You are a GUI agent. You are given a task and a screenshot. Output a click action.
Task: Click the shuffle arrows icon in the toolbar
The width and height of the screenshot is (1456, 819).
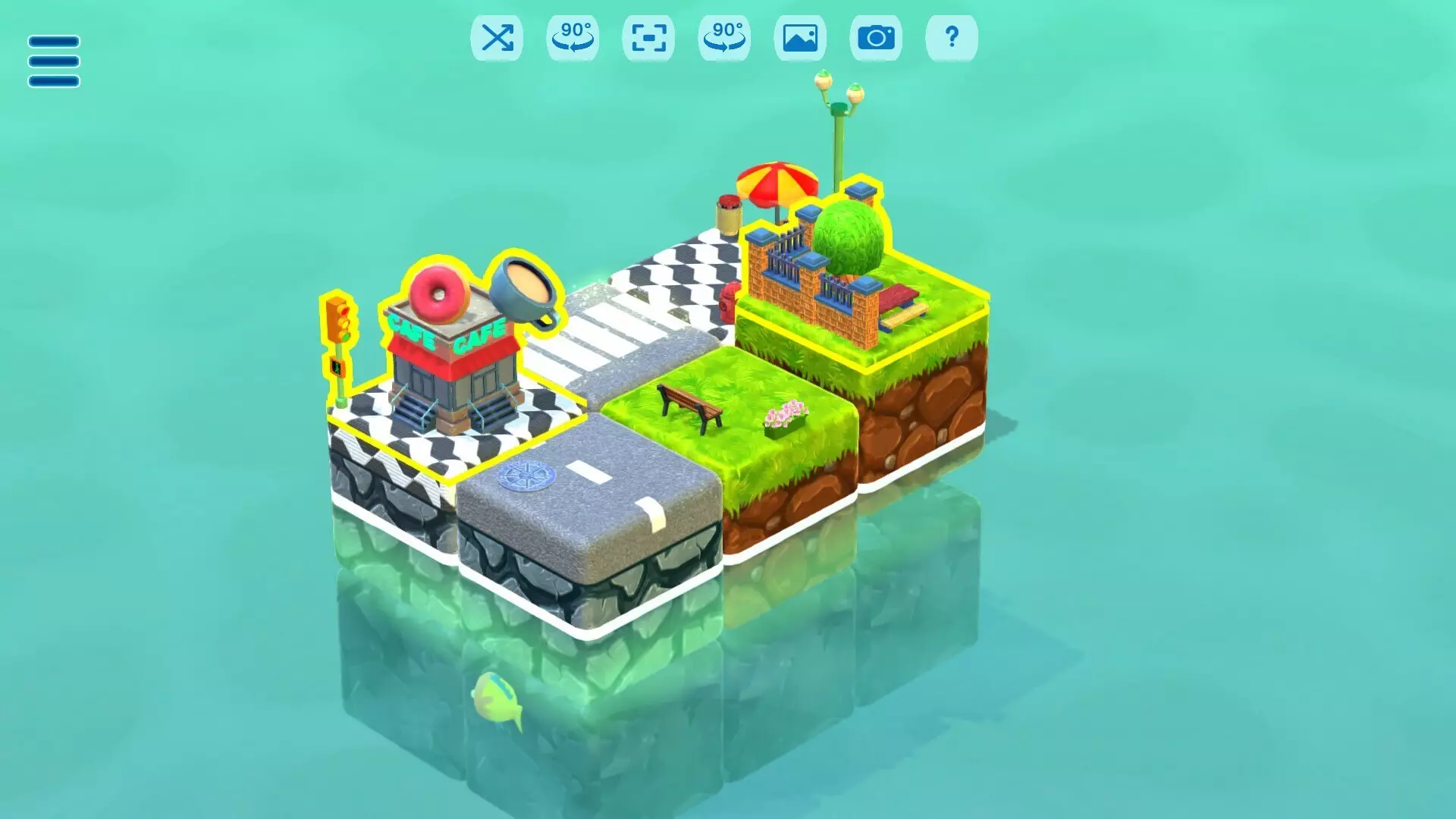pyautogui.click(x=497, y=38)
